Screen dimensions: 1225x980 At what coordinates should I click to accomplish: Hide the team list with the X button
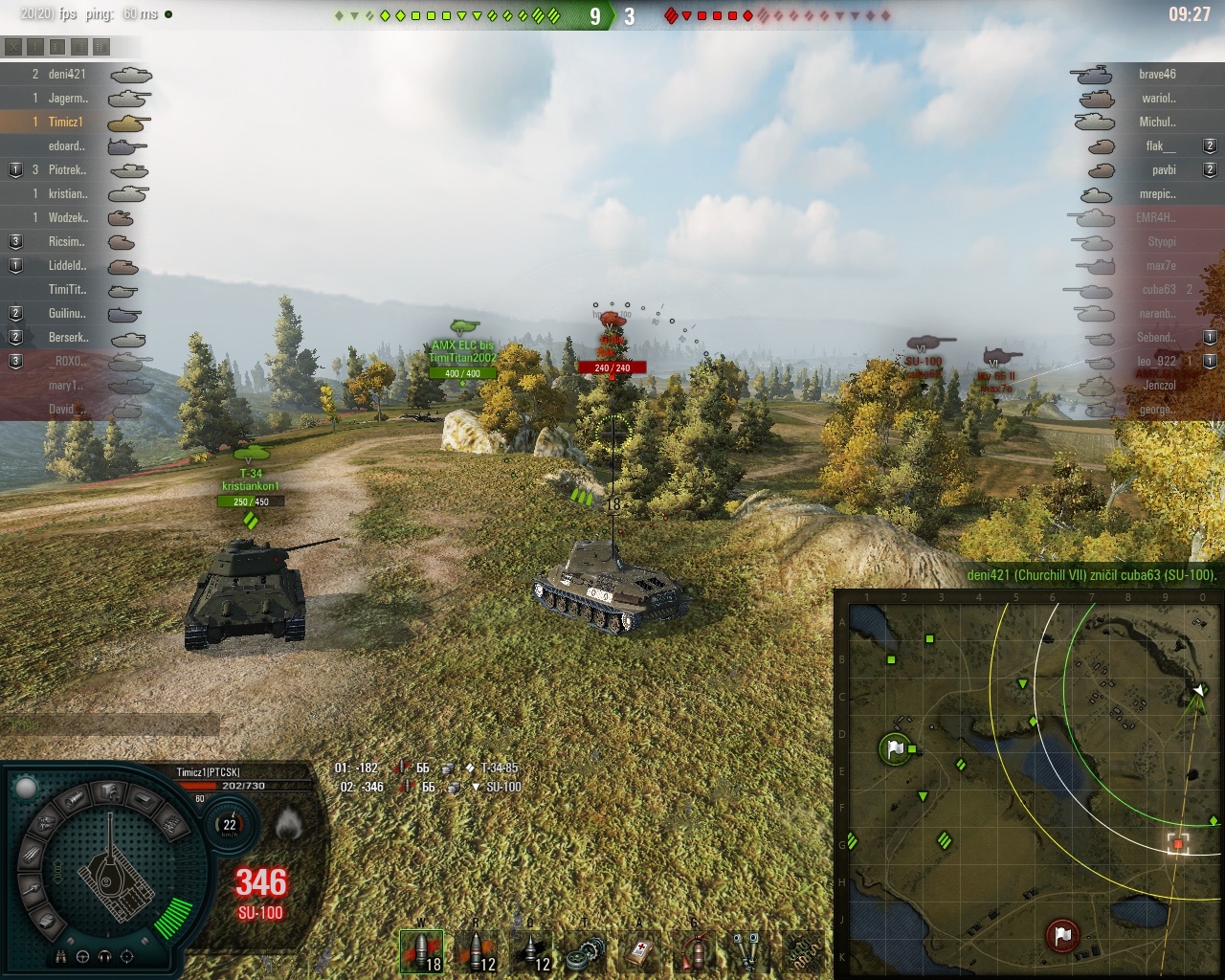point(13,47)
